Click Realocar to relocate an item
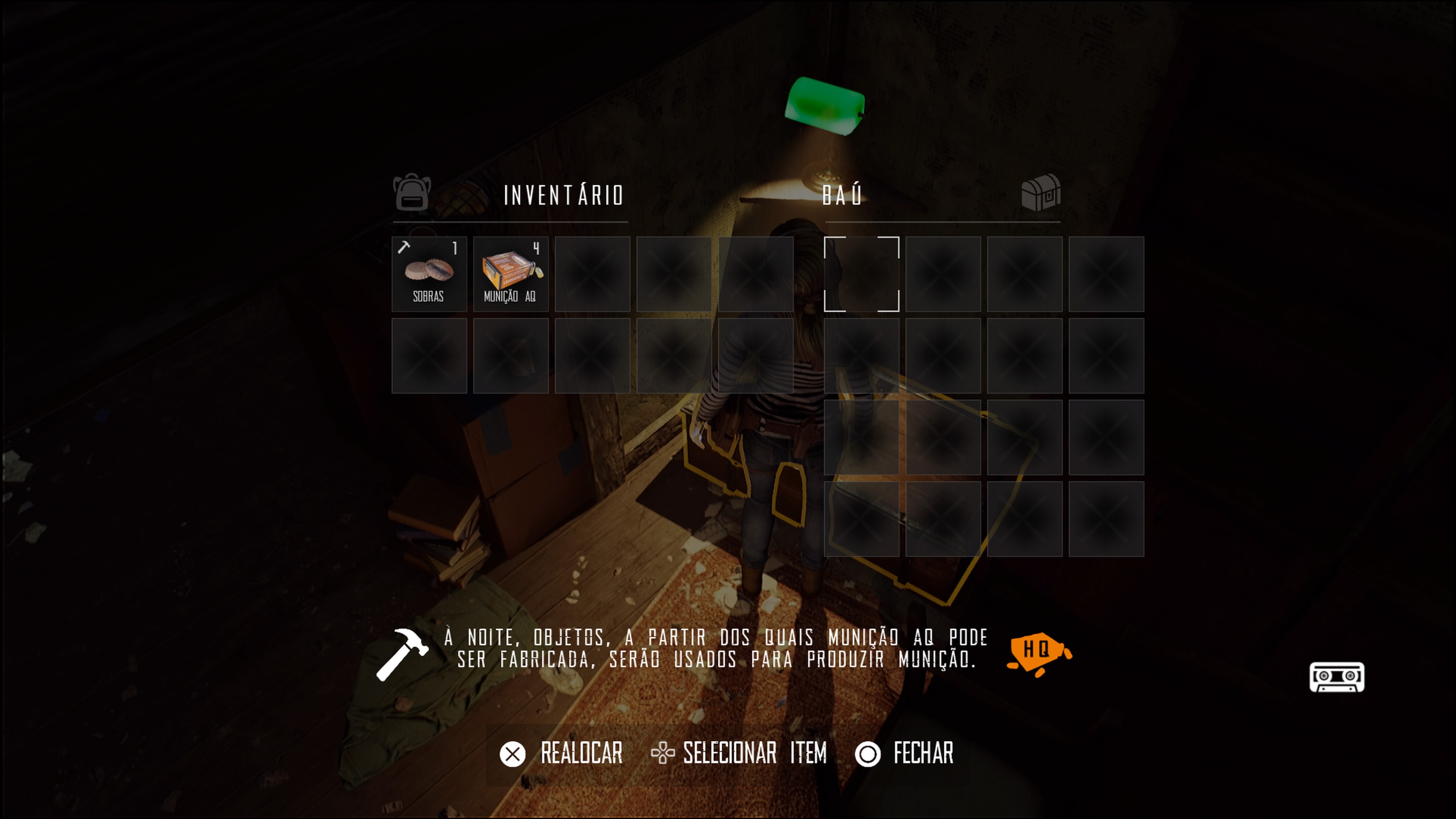Viewport: 1456px width, 819px height. click(582, 753)
